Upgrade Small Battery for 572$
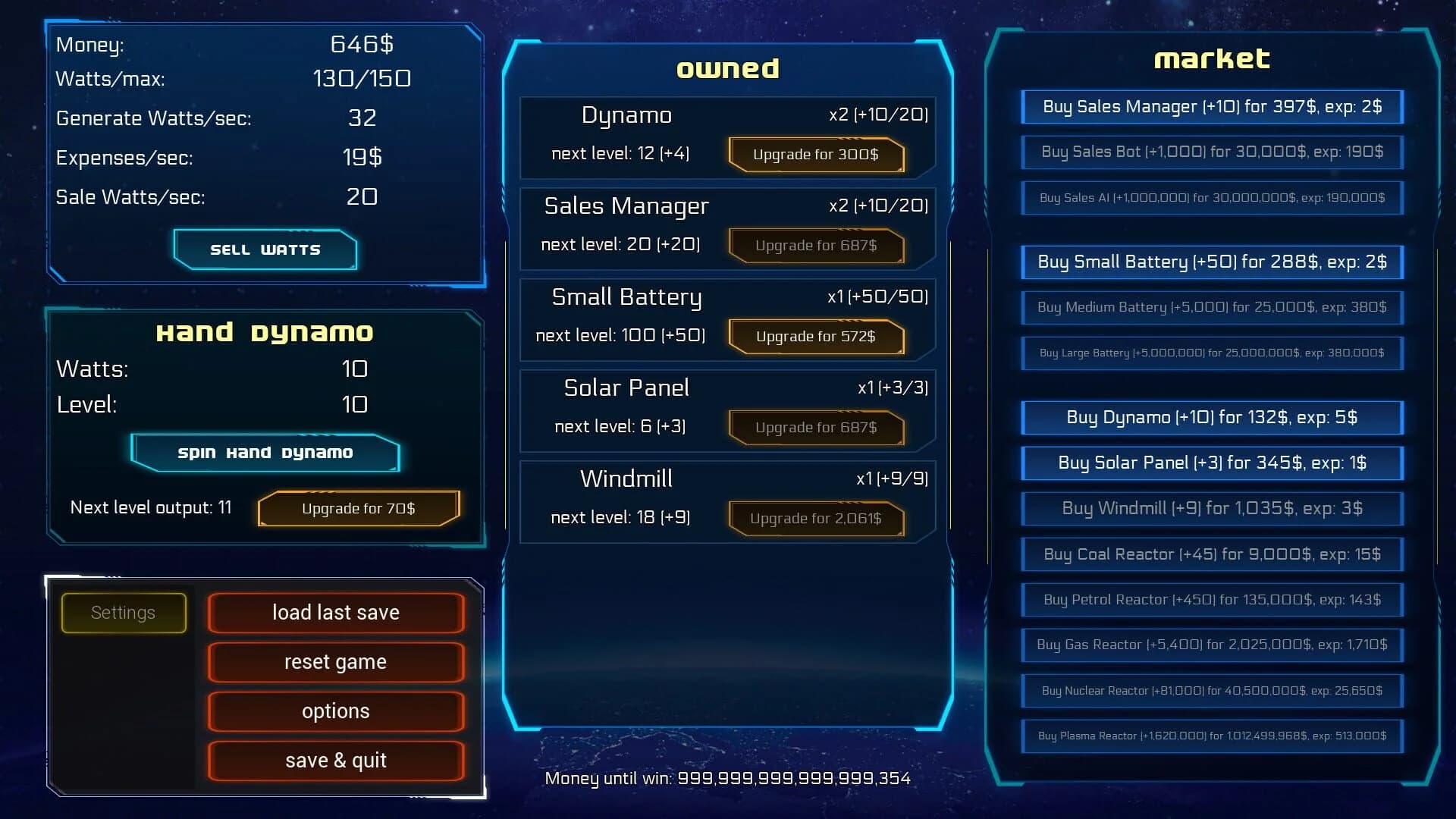The width and height of the screenshot is (1456, 819). point(816,336)
